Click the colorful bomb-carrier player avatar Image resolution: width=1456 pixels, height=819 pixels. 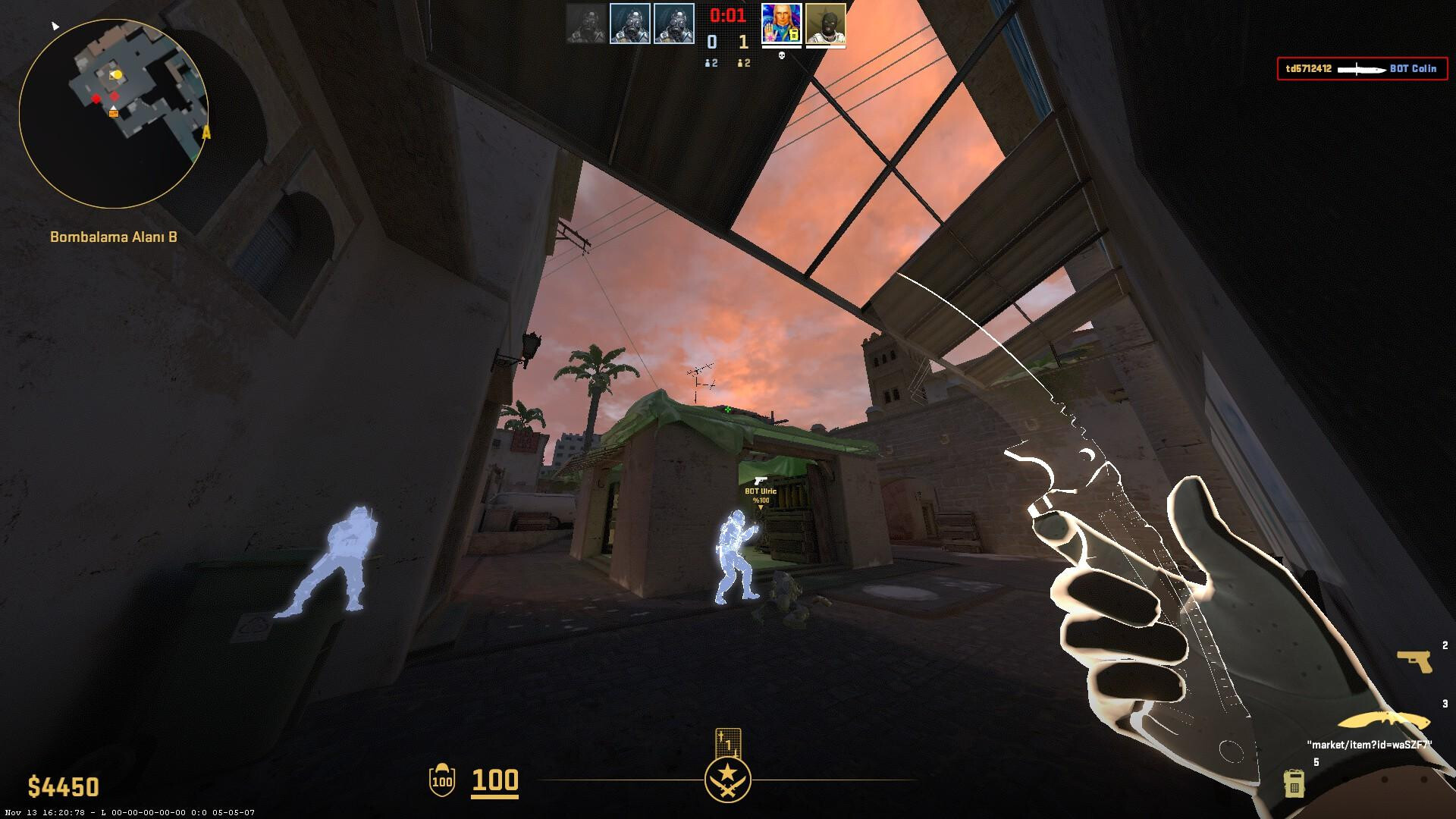coord(781,24)
